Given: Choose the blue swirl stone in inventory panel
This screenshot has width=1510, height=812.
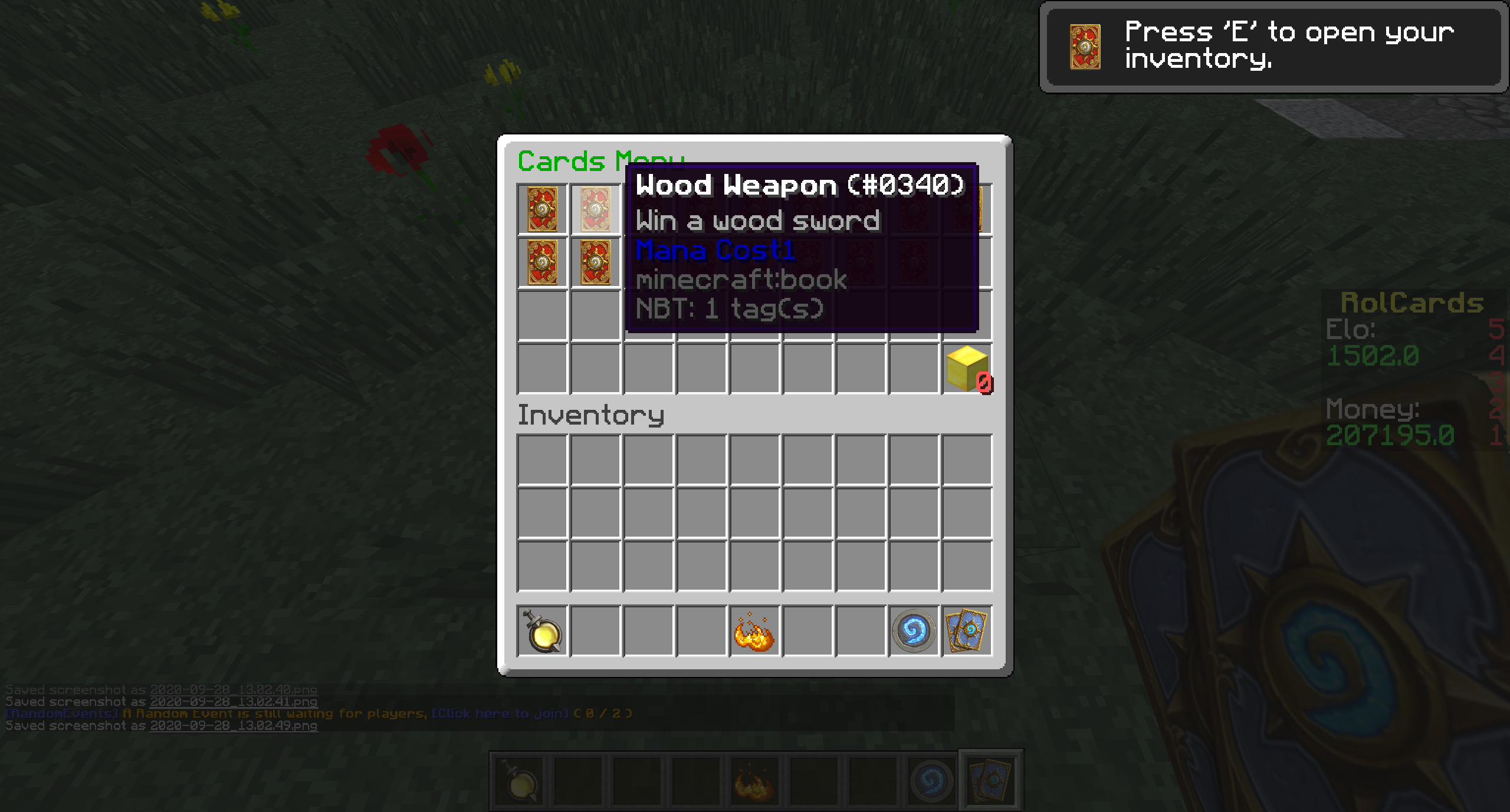Looking at the screenshot, I should 913,632.
